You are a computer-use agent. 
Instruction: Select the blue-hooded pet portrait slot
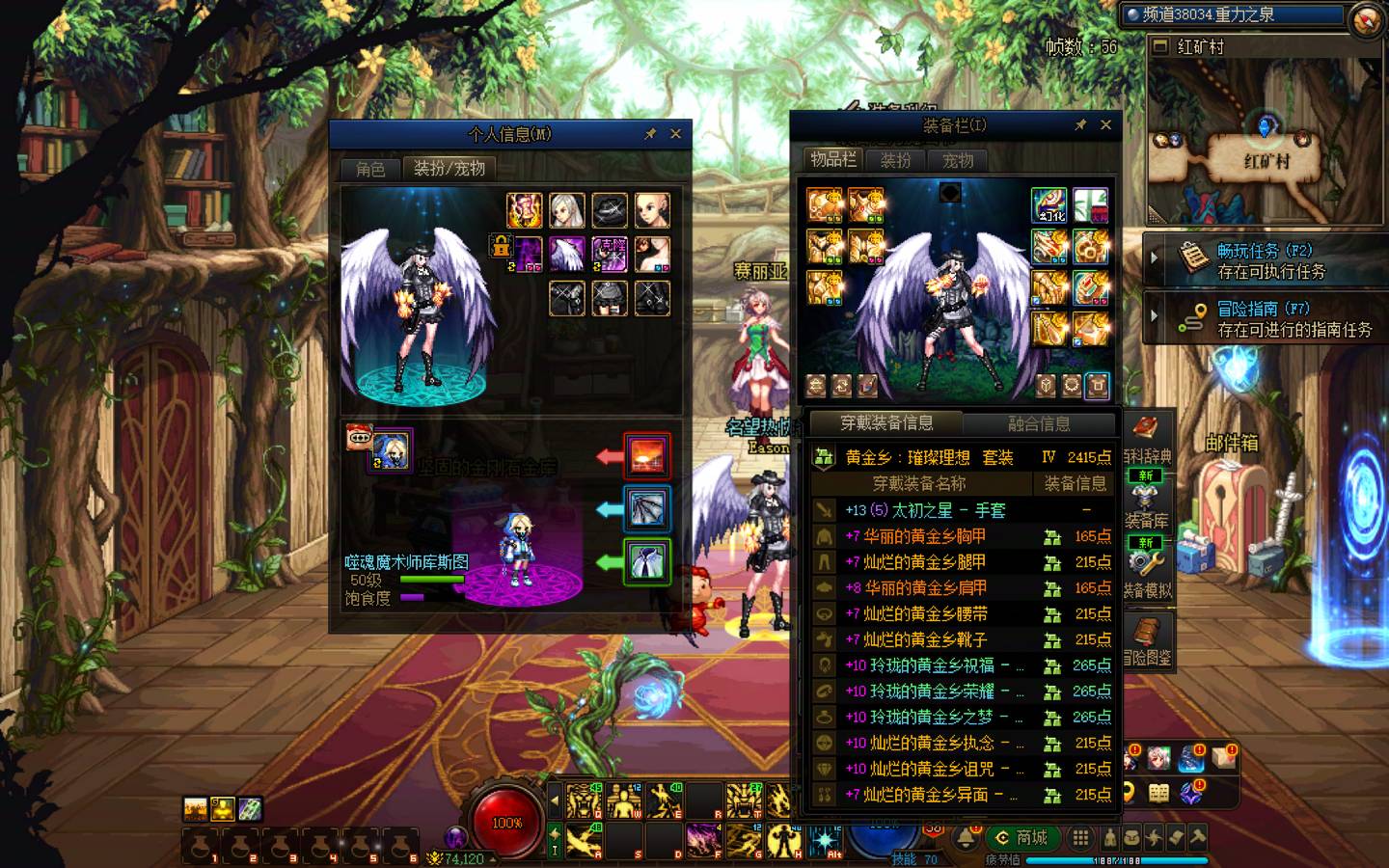[390, 451]
